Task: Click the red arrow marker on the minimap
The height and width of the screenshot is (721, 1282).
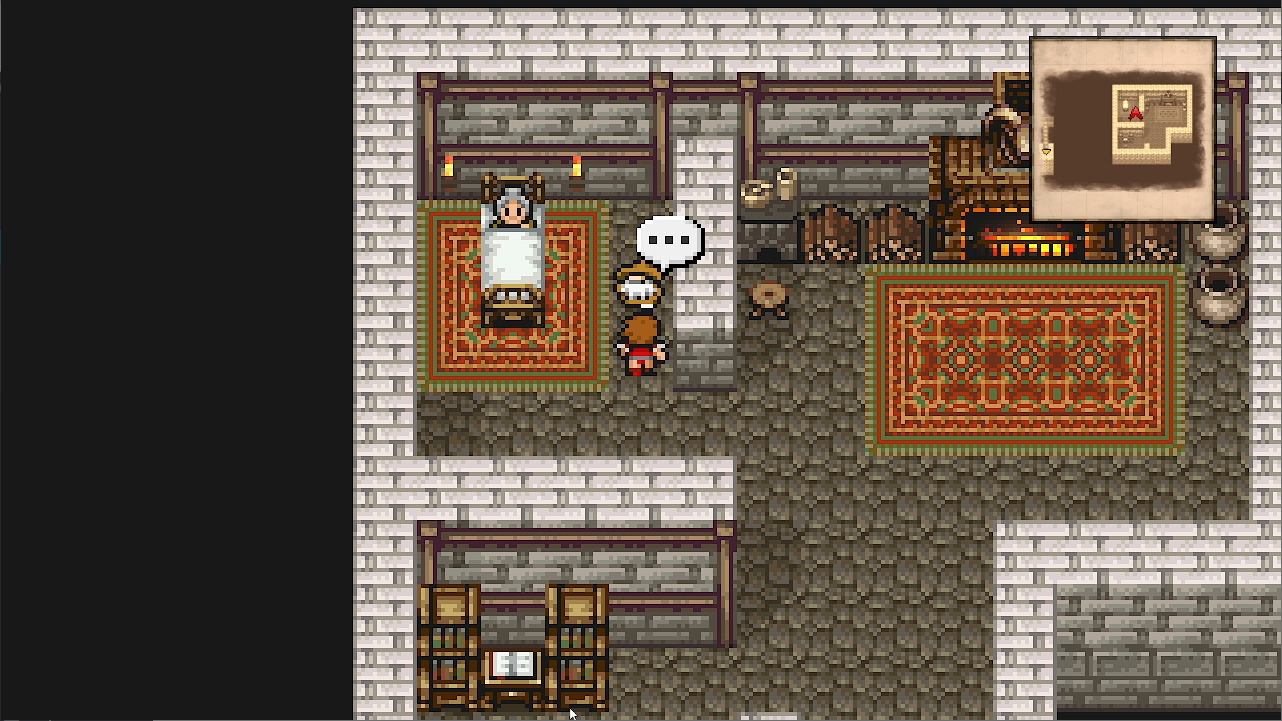Action: coord(1135,113)
